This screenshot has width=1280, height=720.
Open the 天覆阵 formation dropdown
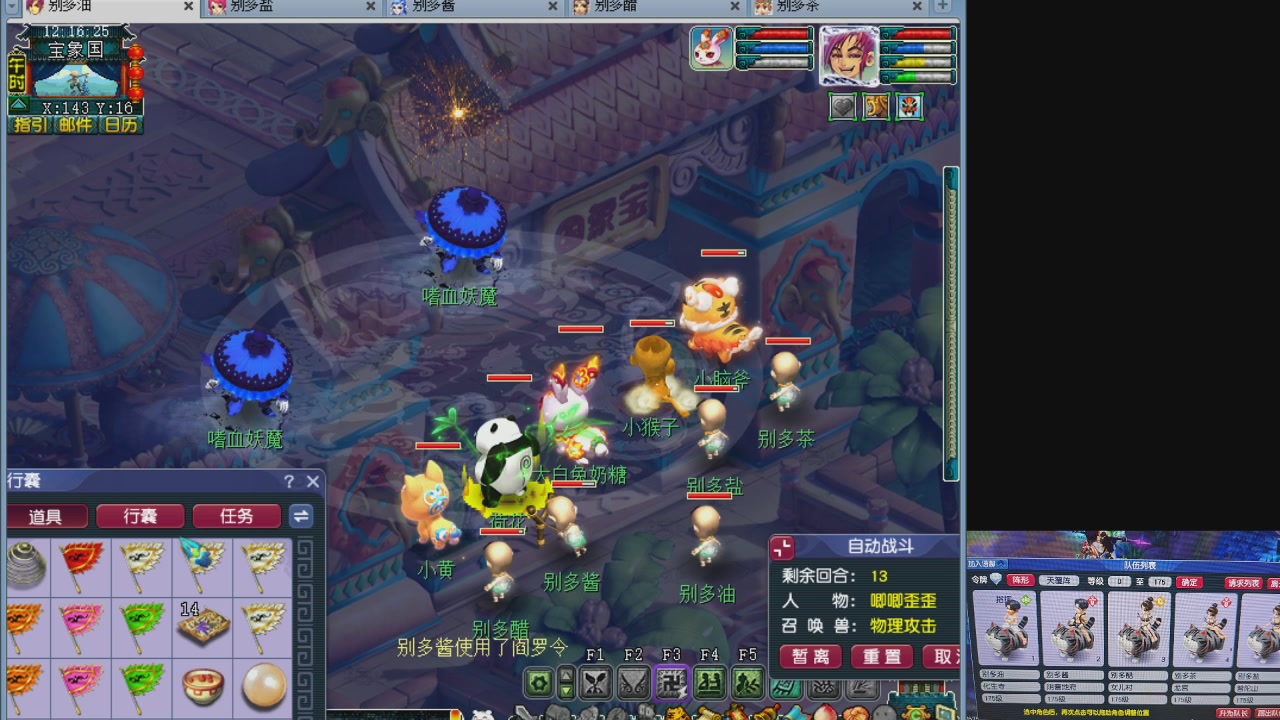click(x=1060, y=581)
